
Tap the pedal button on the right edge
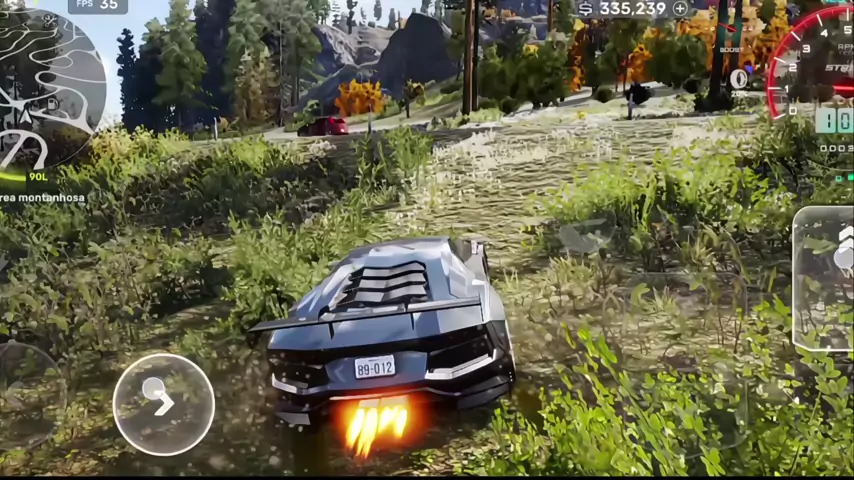point(825,280)
